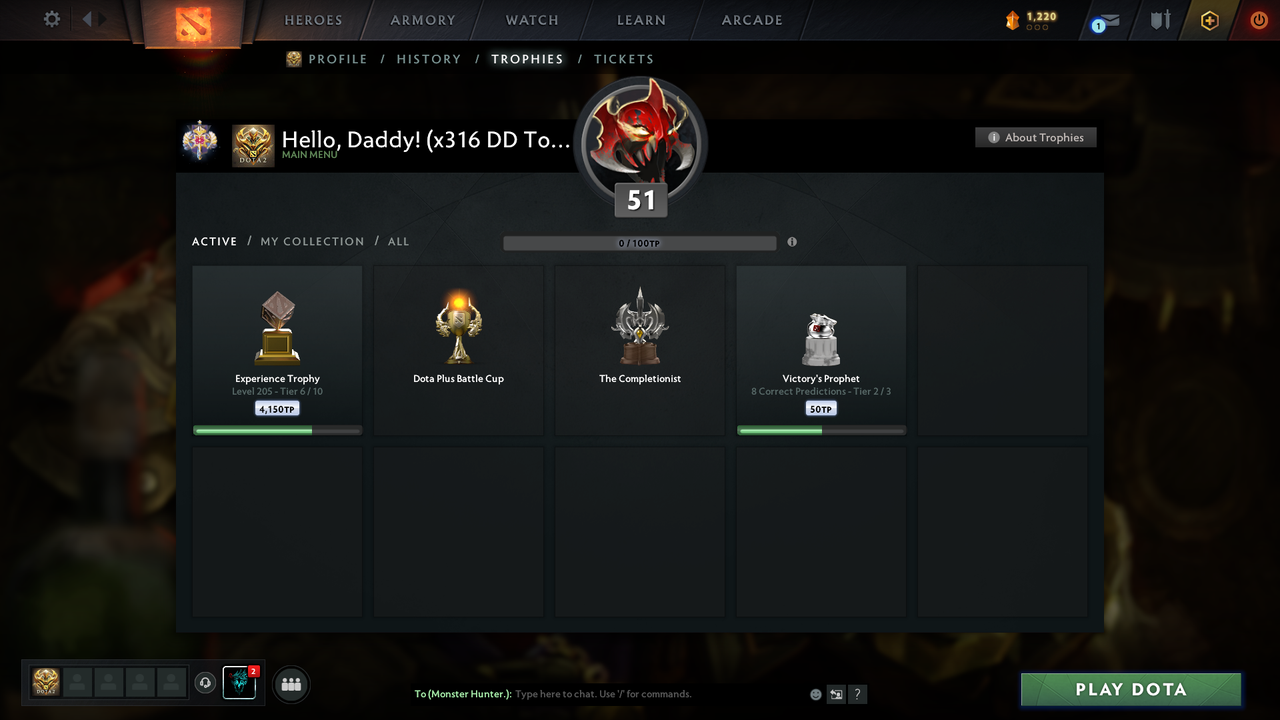1280x720 pixels.
Task: Select the ACTIVE trophies filter
Action: 214,241
